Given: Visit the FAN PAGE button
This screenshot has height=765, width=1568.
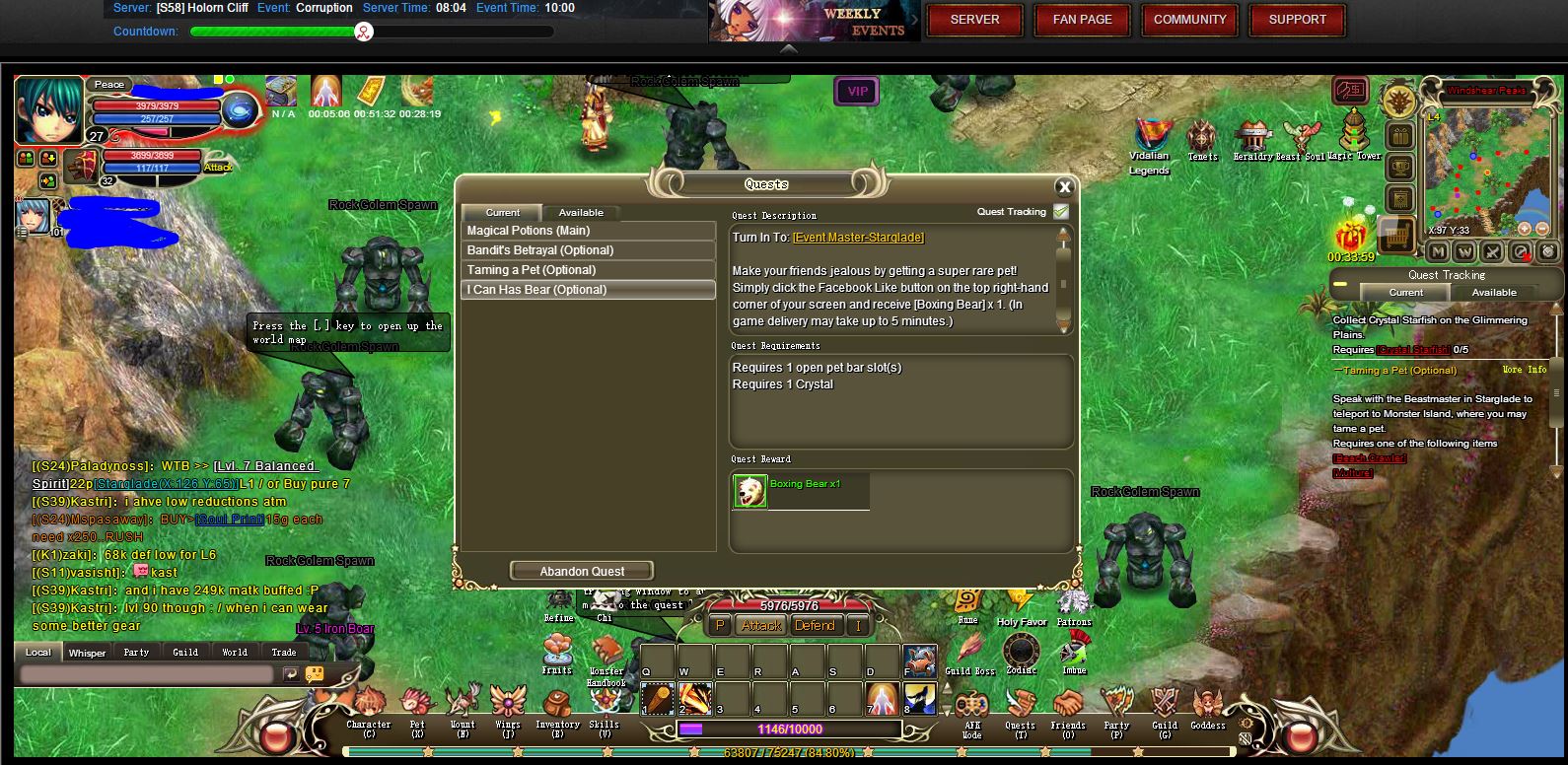Looking at the screenshot, I should 1082,20.
